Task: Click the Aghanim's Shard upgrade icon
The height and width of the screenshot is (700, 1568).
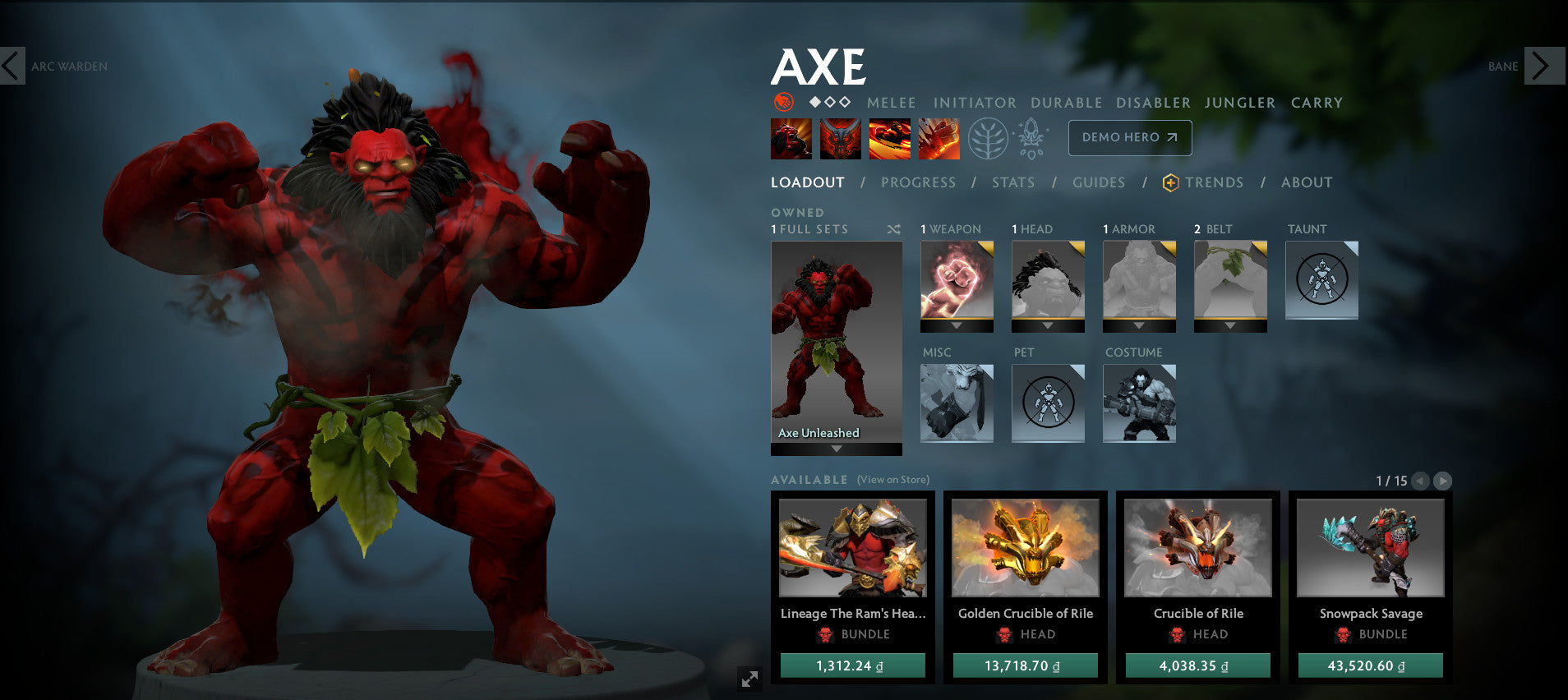Action: tap(1032, 137)
